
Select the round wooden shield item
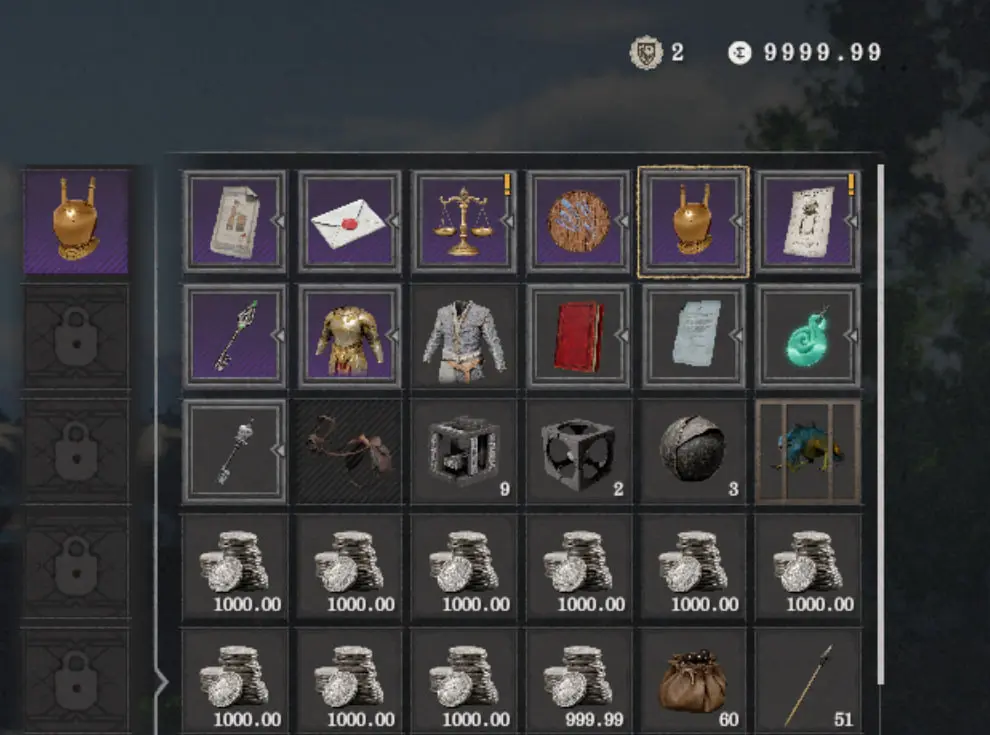(x=579, y=221)
